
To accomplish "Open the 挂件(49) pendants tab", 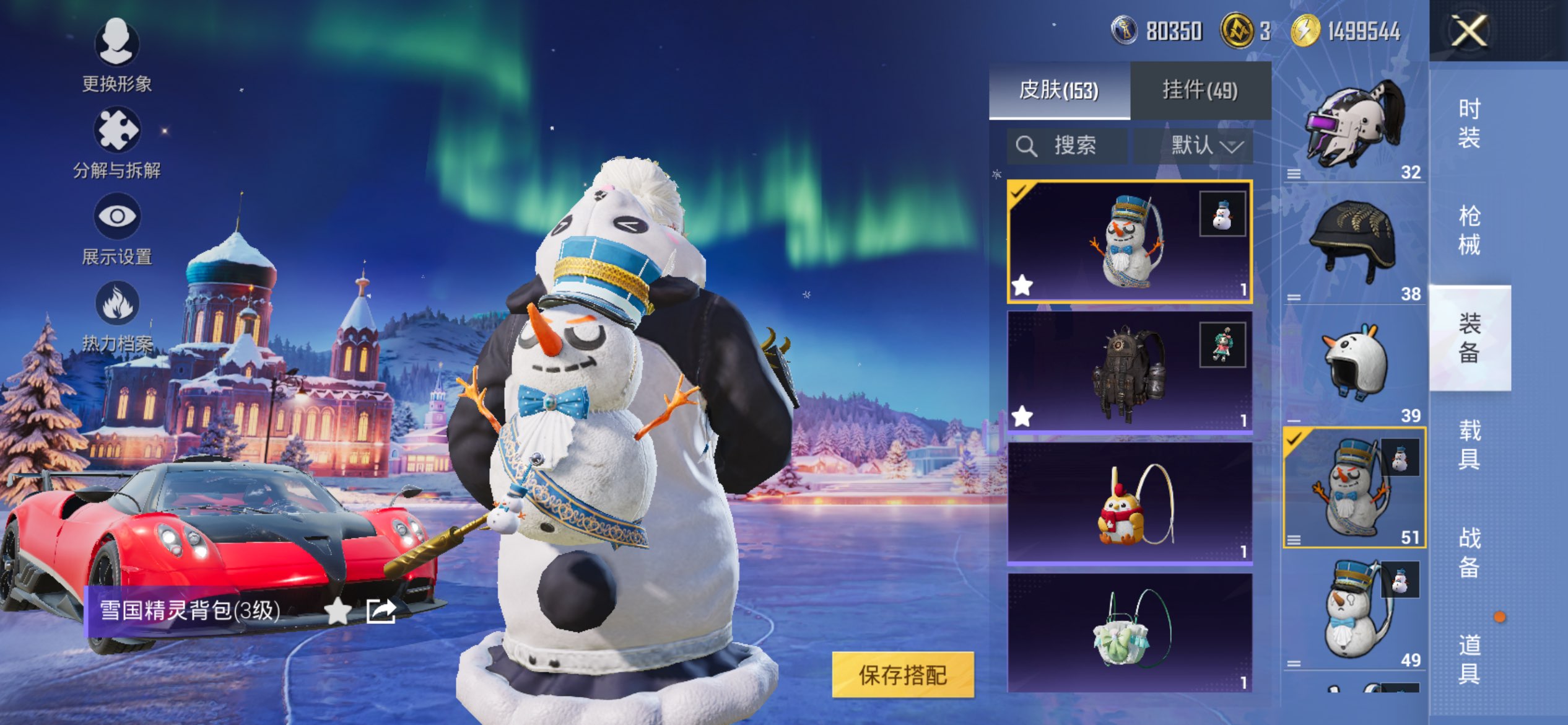I will [1200, 90].
